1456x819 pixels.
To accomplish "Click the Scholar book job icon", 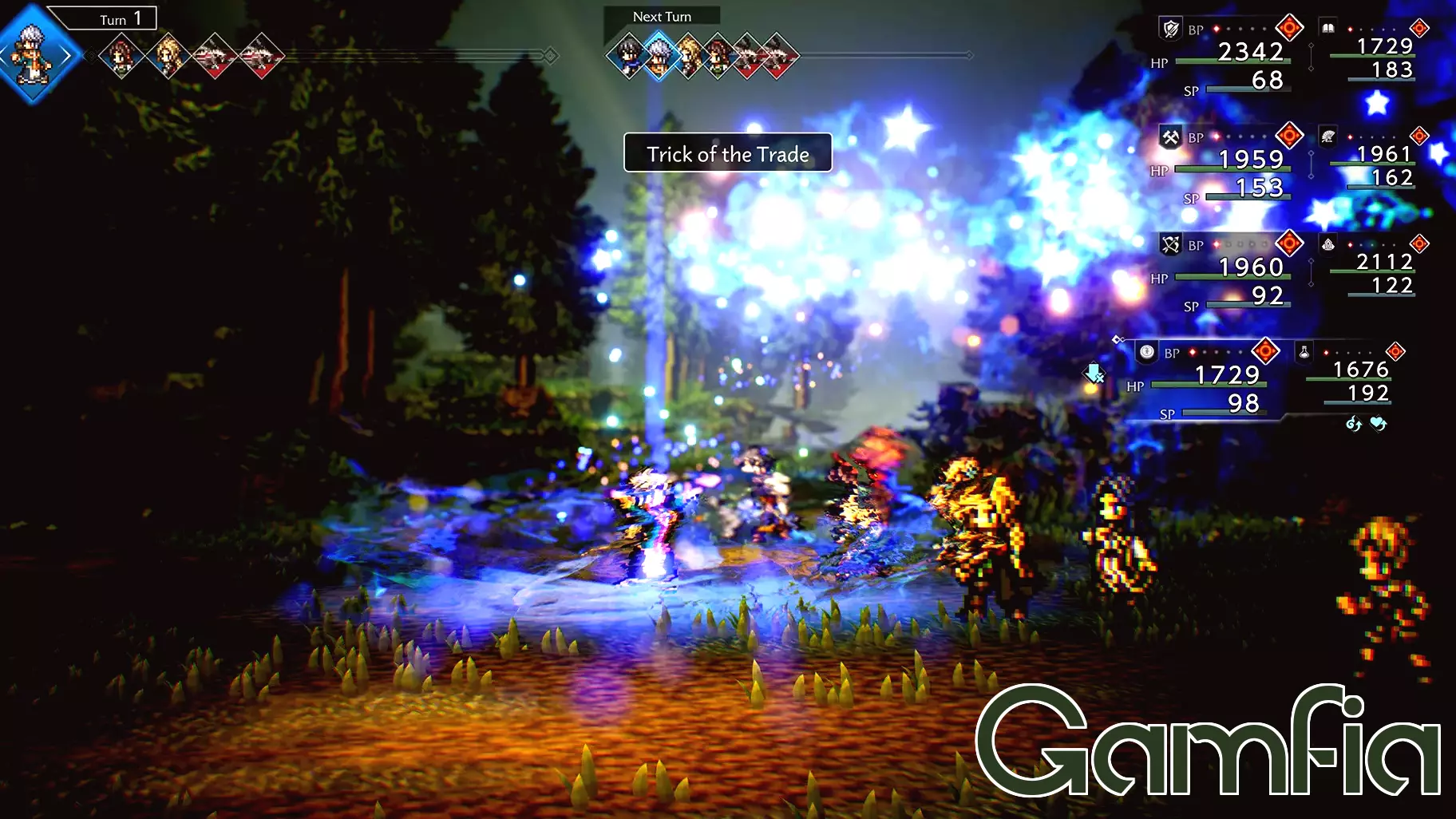I will click(1327, 27).
